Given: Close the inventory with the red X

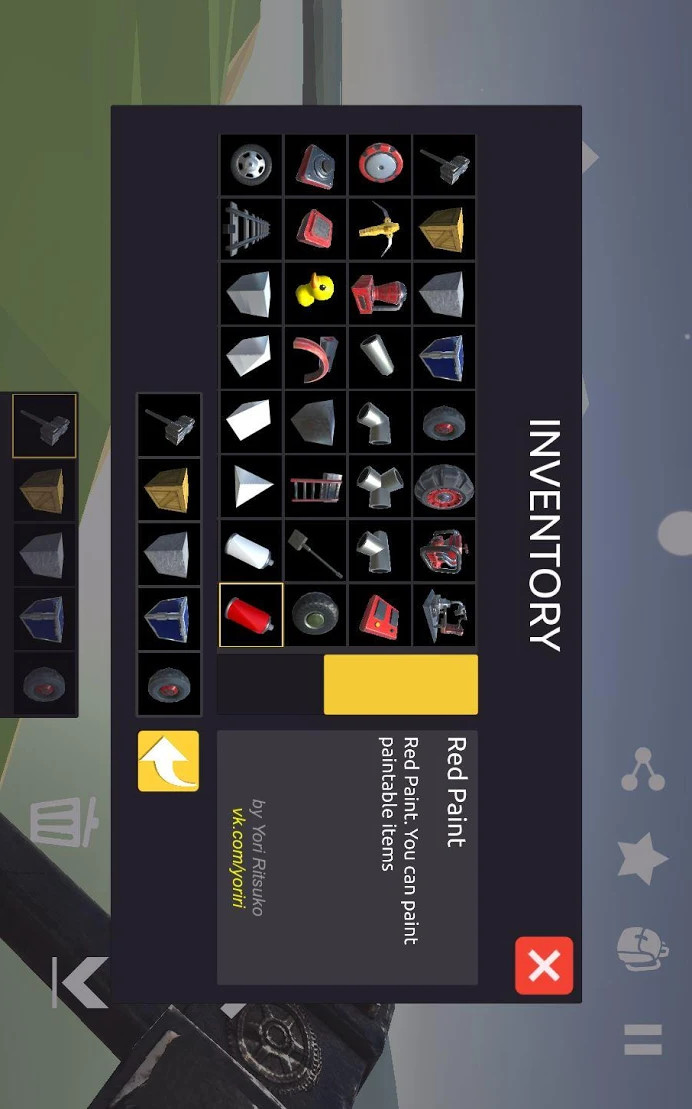Looking at the screenshot, I should [x=544, y=965].
